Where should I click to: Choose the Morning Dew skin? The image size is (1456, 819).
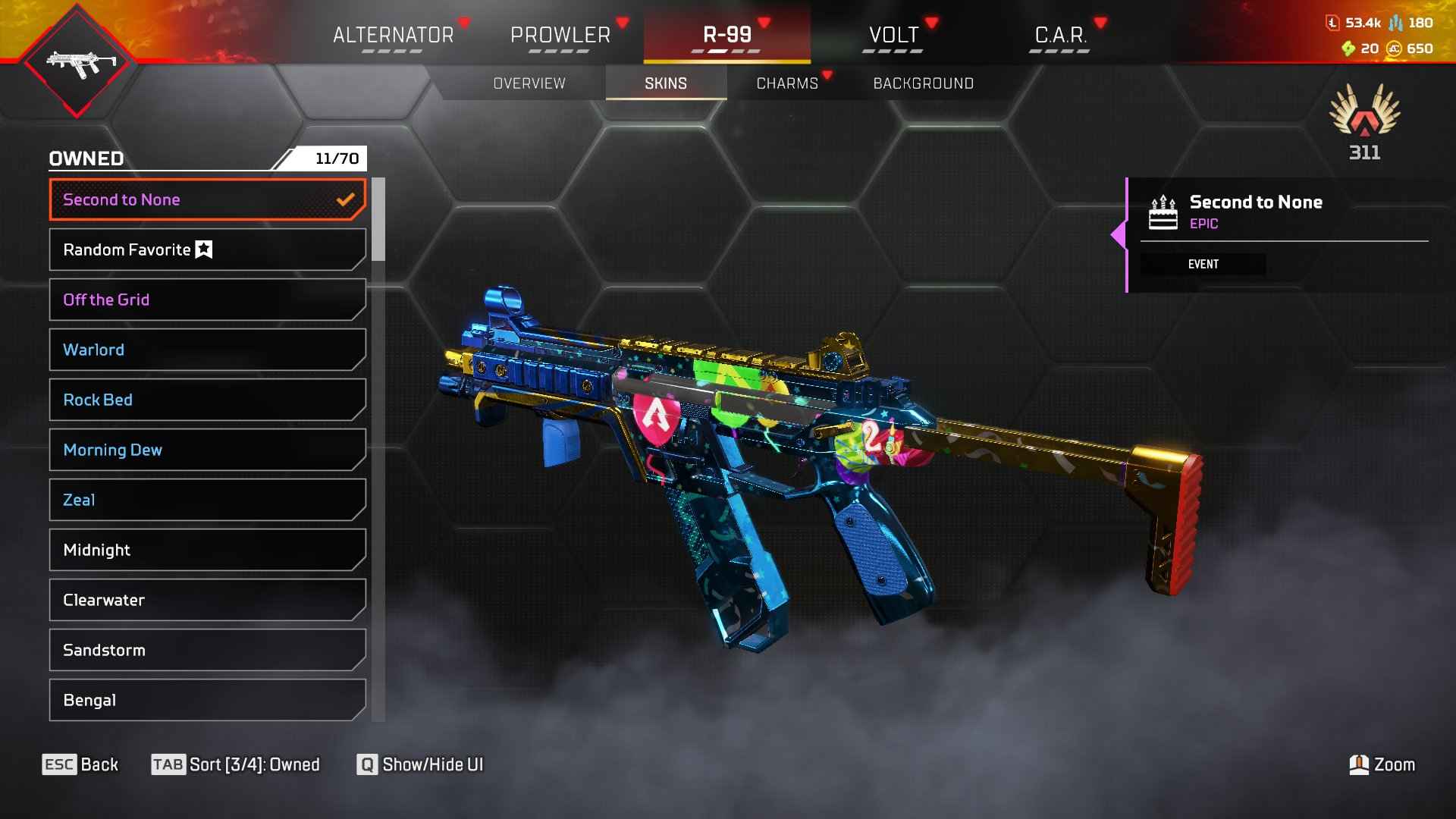point(207,450)
